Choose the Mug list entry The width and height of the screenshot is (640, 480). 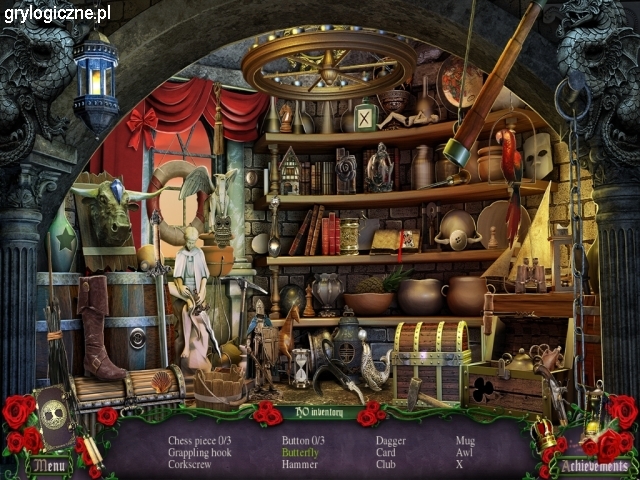pos(465,440)
